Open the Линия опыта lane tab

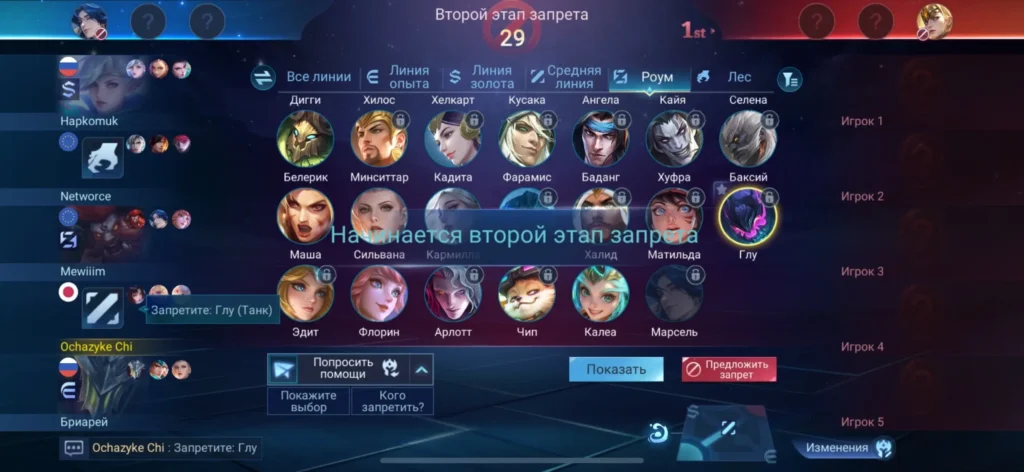pos(398,77)
